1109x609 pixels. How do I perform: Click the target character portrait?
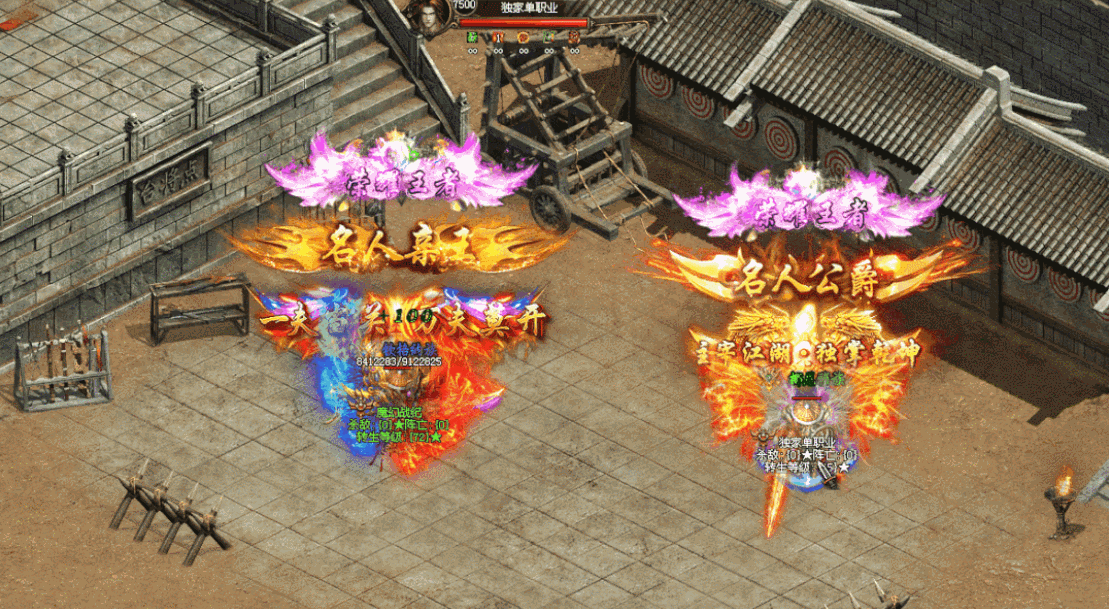[428, 18]
